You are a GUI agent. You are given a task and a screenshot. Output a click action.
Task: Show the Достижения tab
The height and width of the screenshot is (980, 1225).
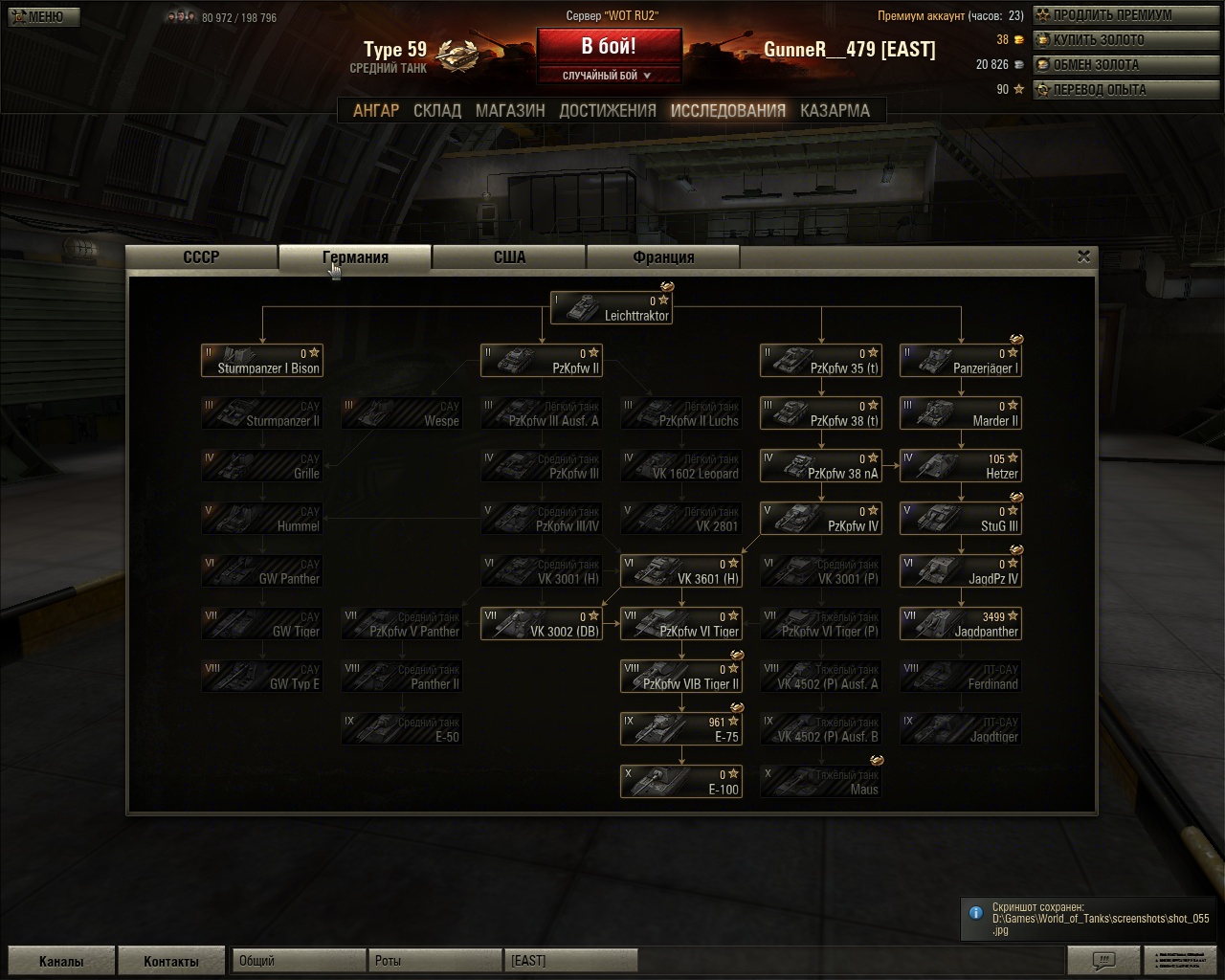(608, 111)
